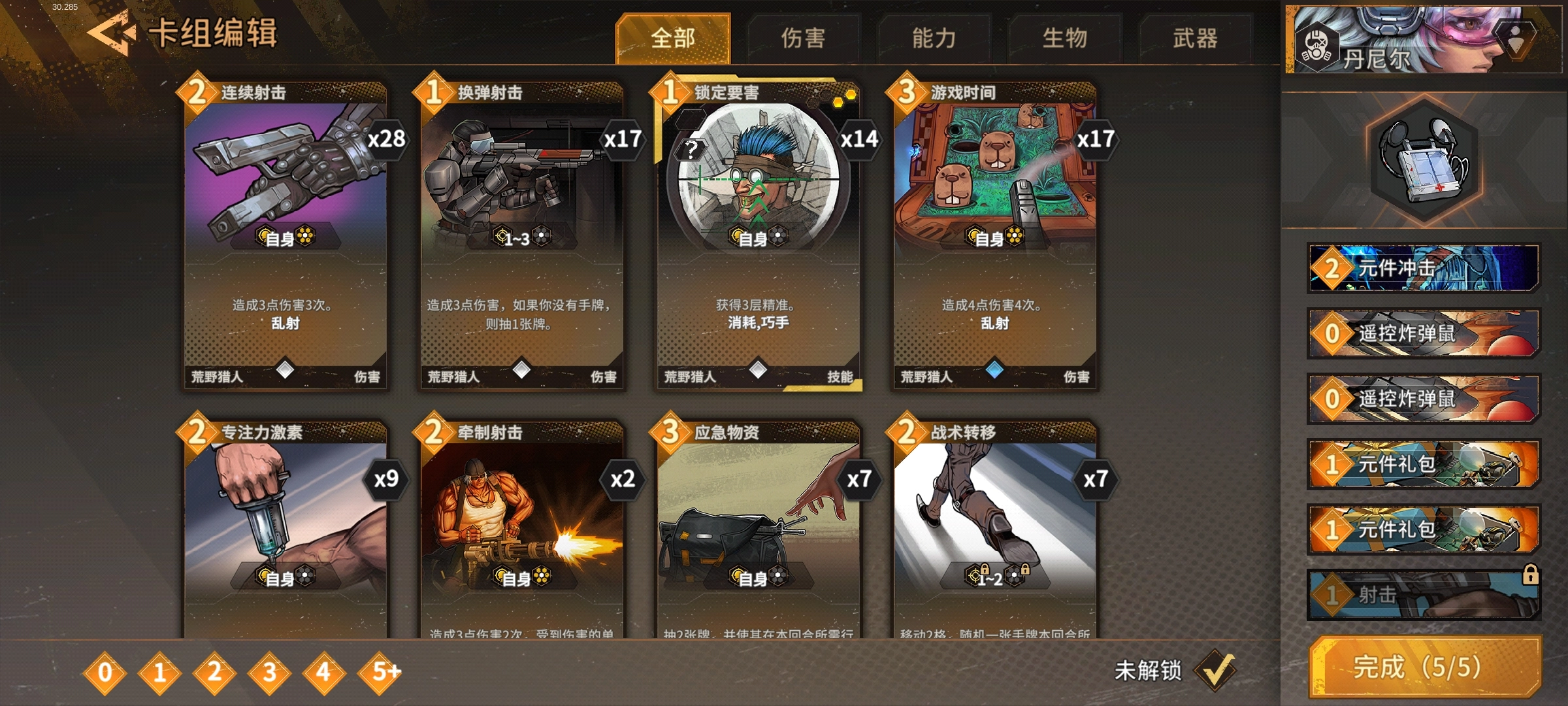Pick the 锁定要害 card
Image resolution: width=1568 pixels, height=706 pixels.
point(758,235)
